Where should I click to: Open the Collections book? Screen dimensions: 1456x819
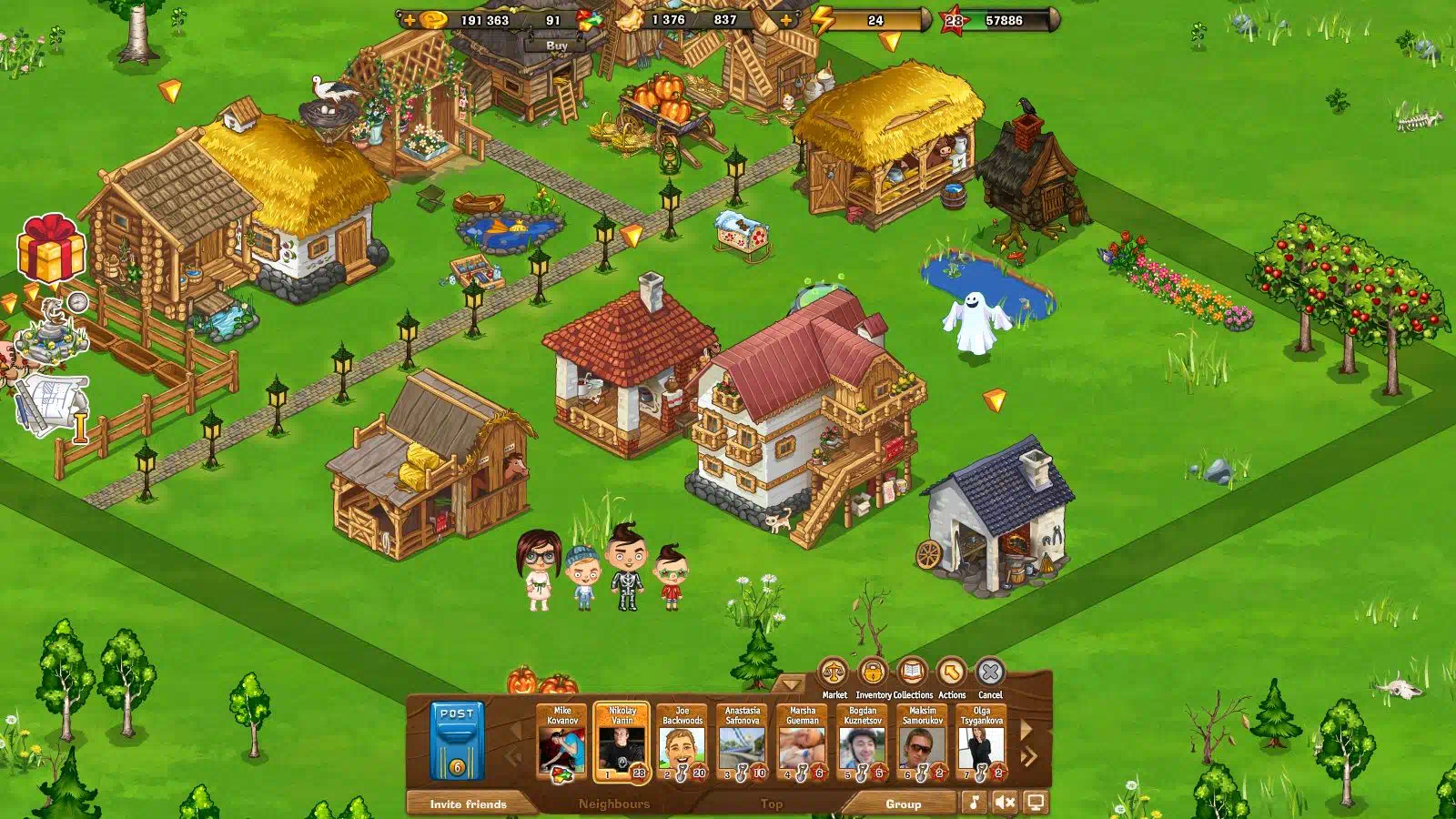click(x=912, y=674)
